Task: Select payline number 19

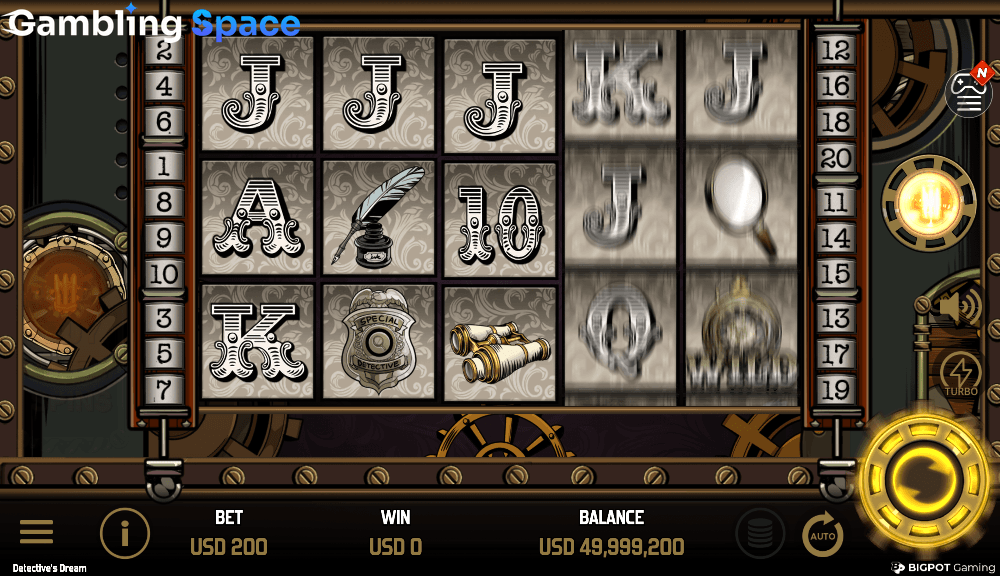Action: coord(834,388)
